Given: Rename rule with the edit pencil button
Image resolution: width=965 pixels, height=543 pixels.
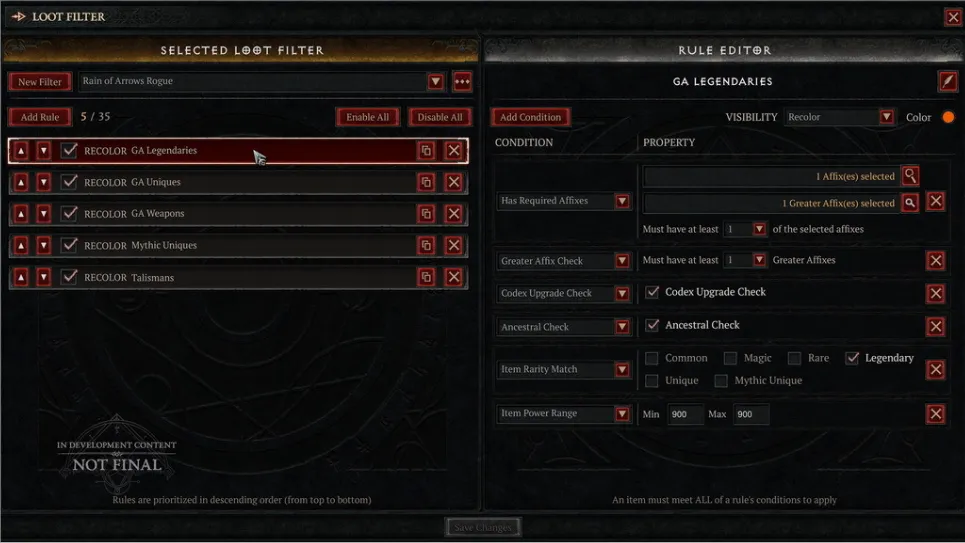Looking at the screenshot, I should click(947, 81).
